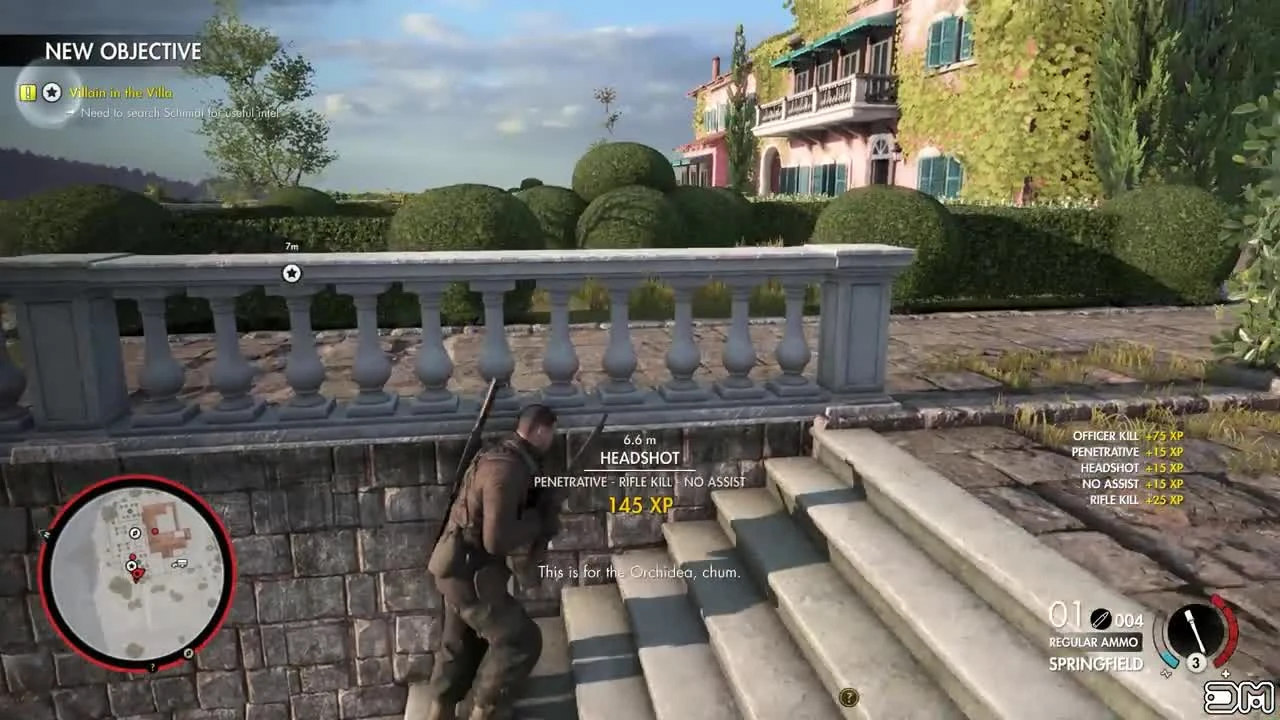Click the HEADSHOT notification banner
The height and width of the screenshot is (720, 1280).
tap(639, 458)
